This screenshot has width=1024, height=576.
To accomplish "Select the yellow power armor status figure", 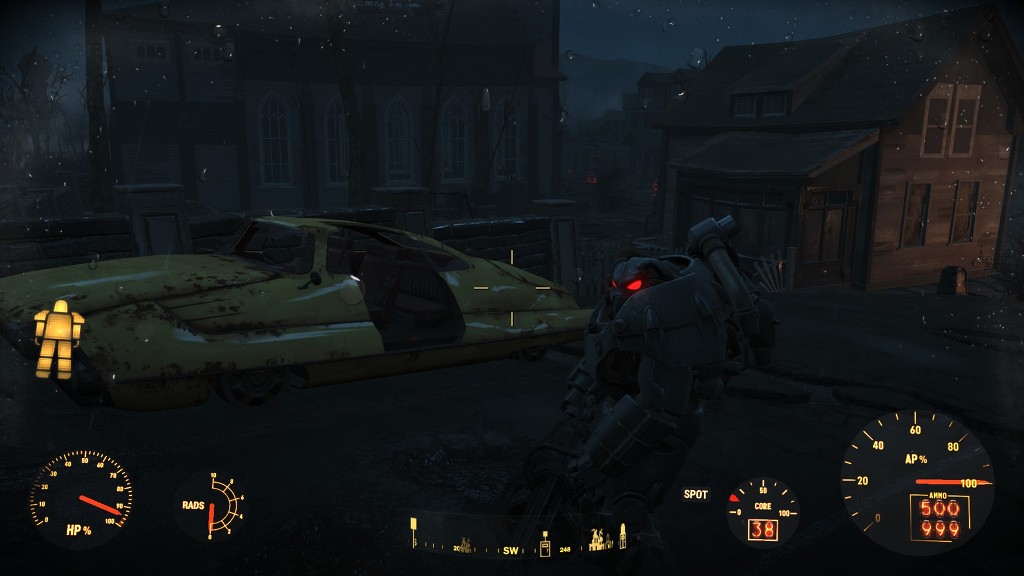I will coord(58,339).
